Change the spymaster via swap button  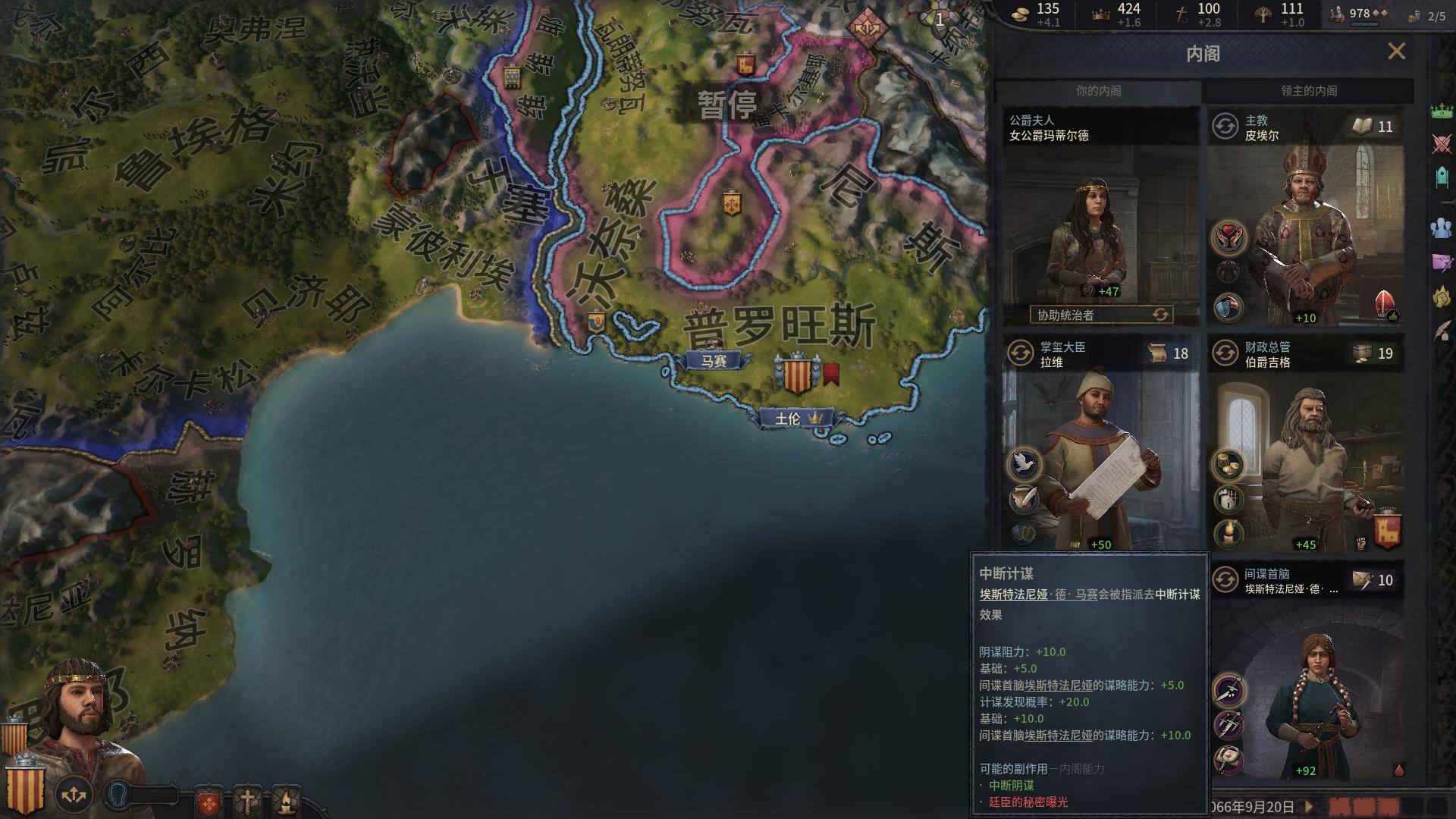1225,580
